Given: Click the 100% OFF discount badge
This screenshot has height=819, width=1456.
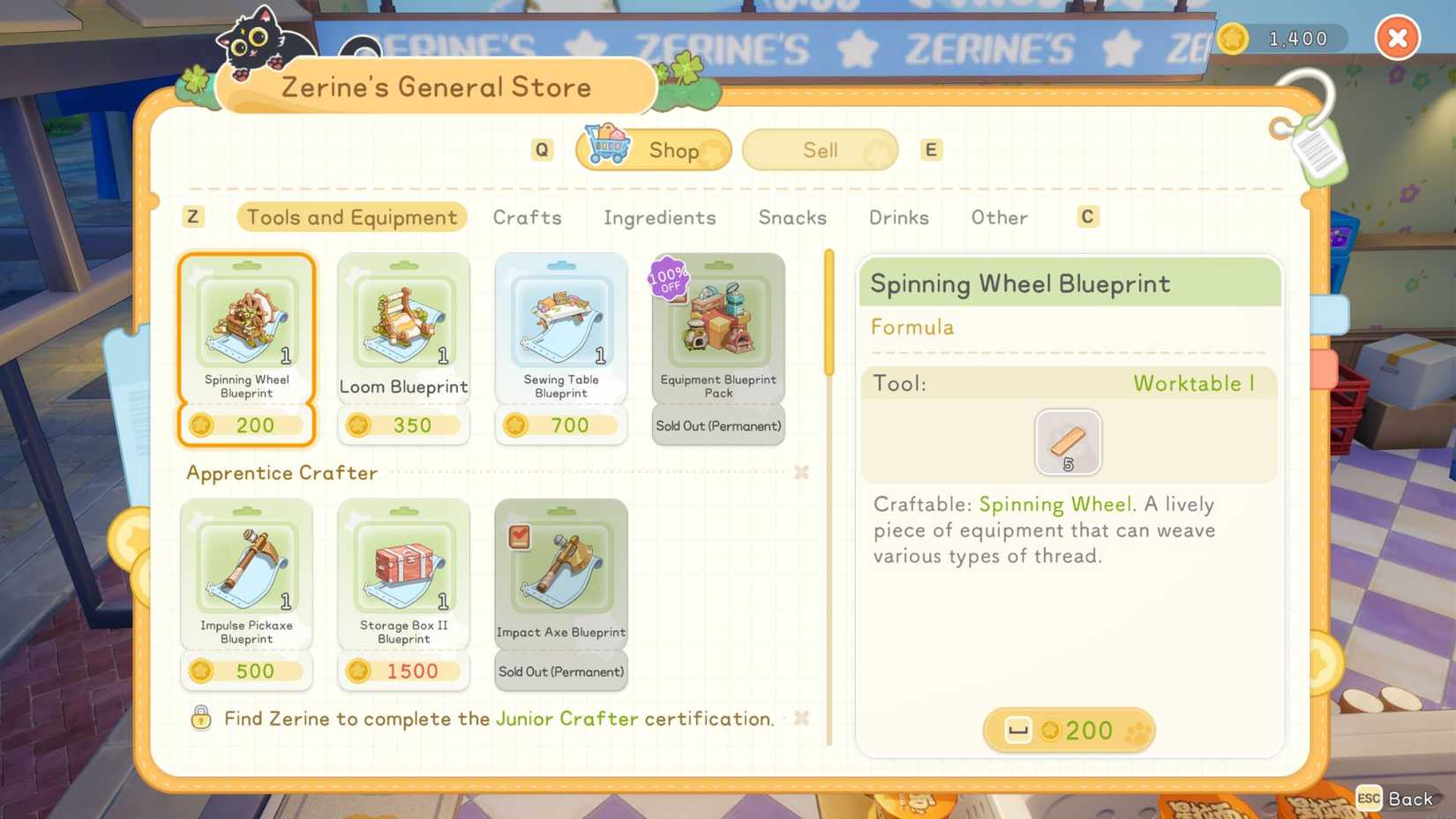Looking at the screenshot, I should pyautogui.click(x=668, y=278).
